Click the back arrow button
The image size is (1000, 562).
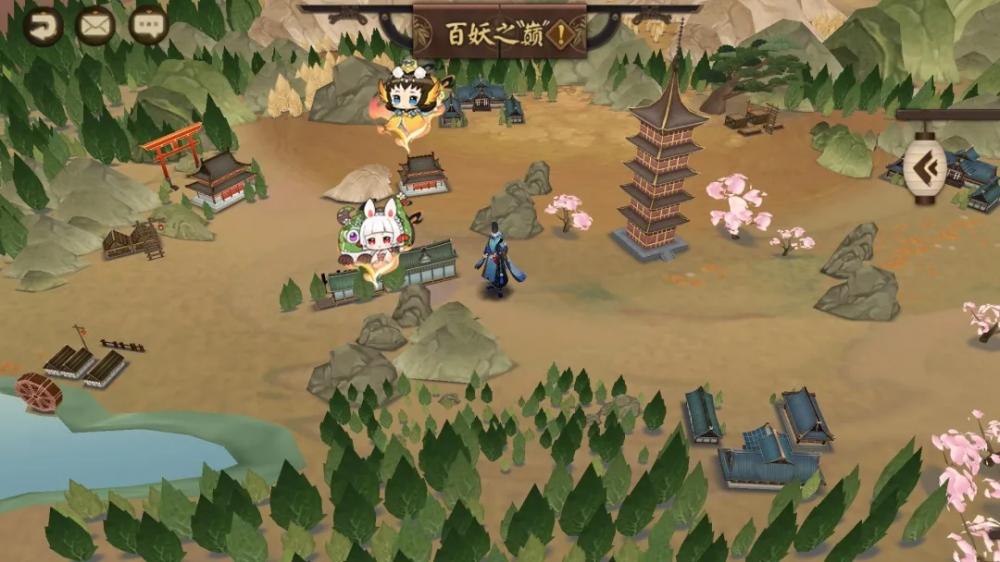click(x=42, y=26)
